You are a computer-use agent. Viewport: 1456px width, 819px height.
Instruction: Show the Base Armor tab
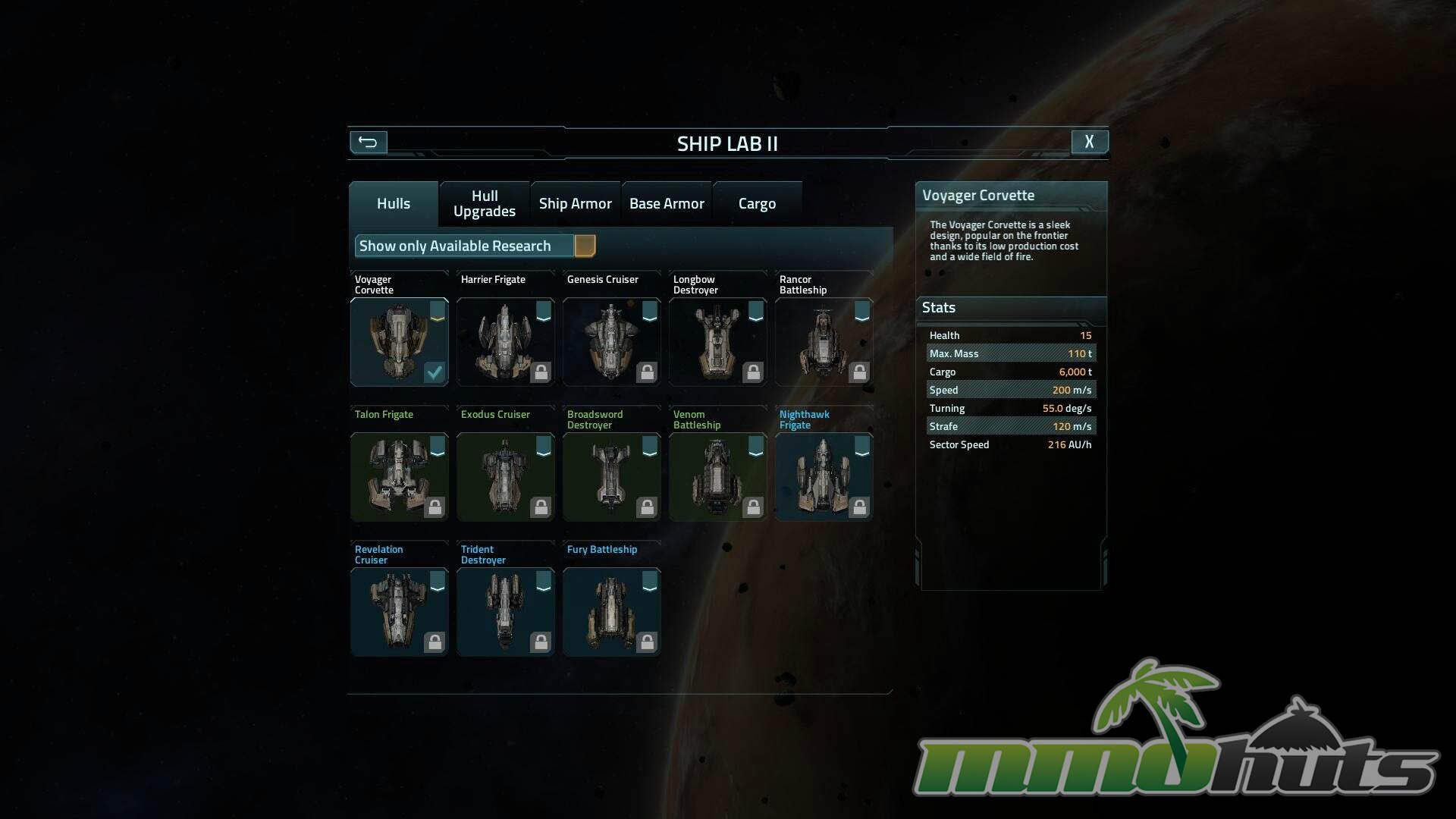coord(667,204)
